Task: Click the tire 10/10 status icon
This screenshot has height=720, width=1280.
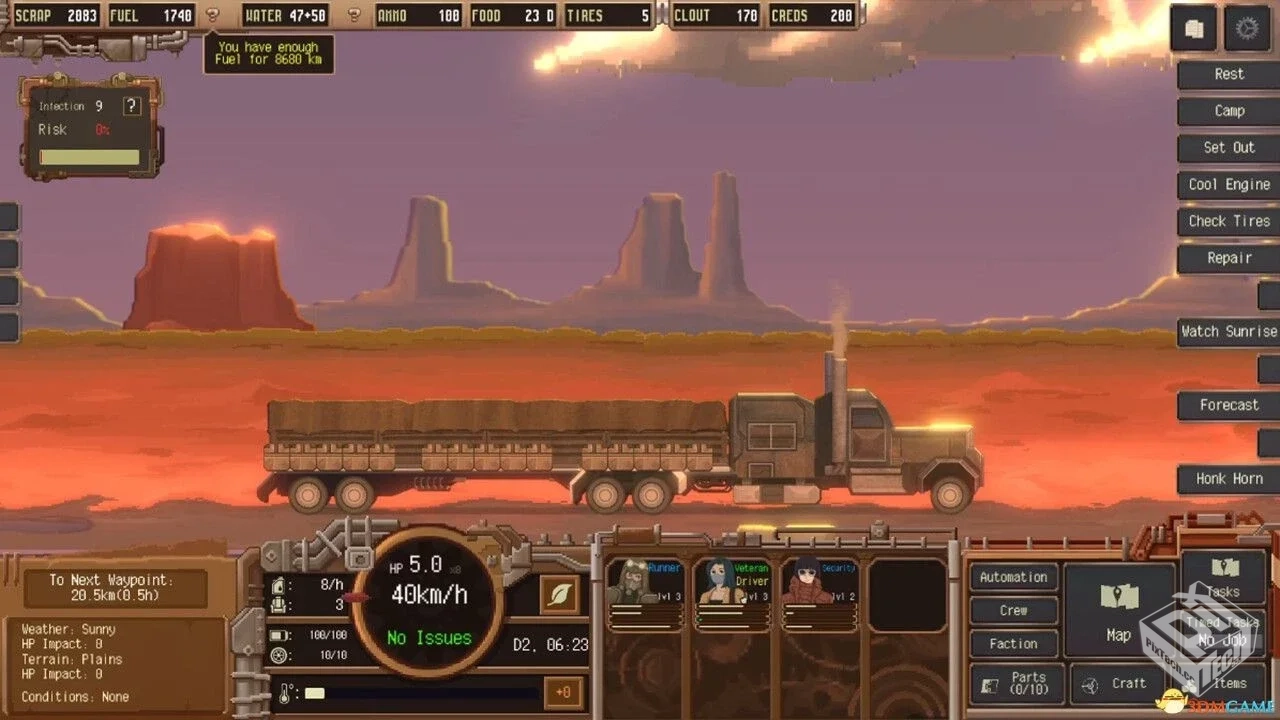Action: [x=277, y=654]
